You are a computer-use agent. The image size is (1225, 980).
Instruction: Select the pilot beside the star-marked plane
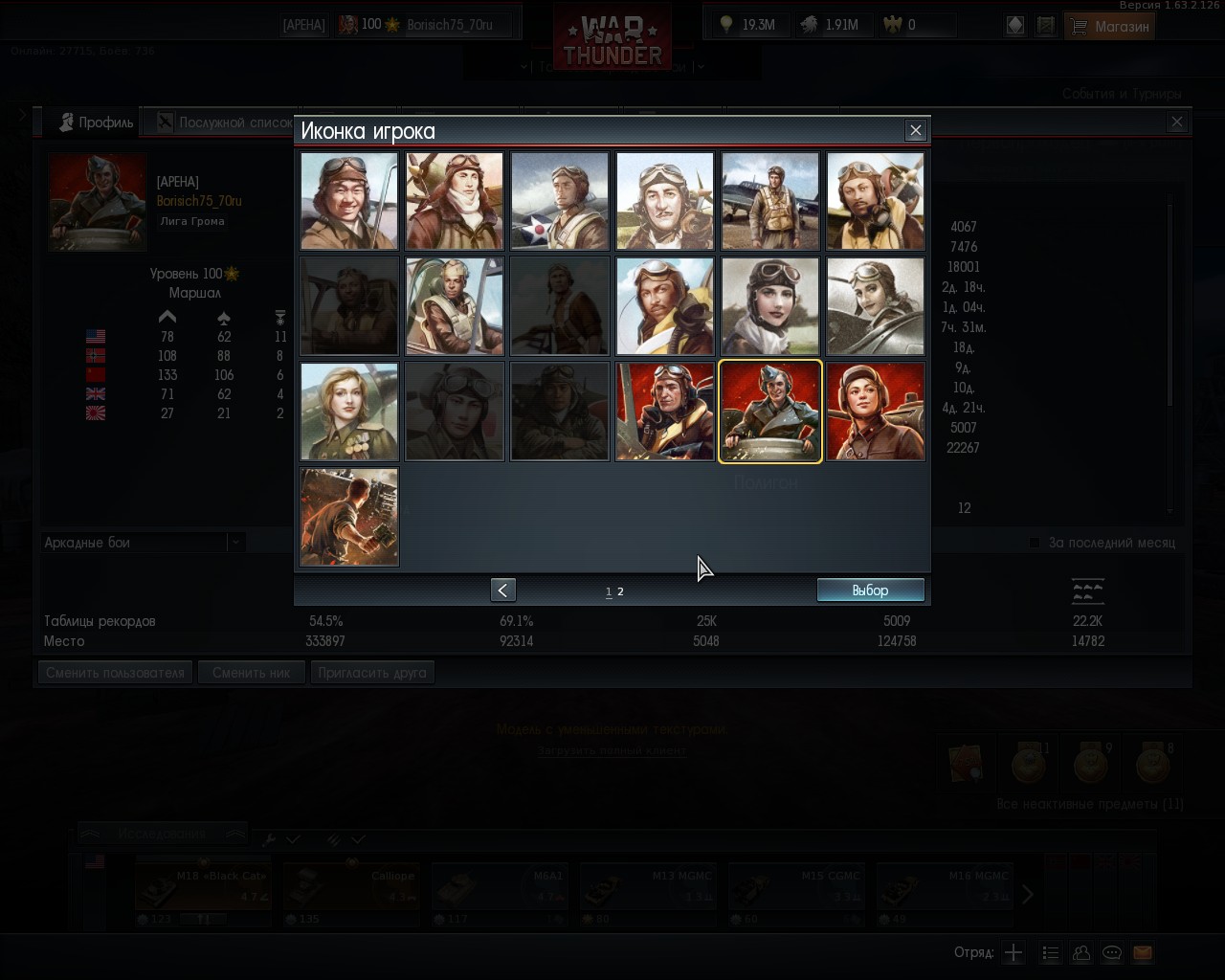pos(560,201)
